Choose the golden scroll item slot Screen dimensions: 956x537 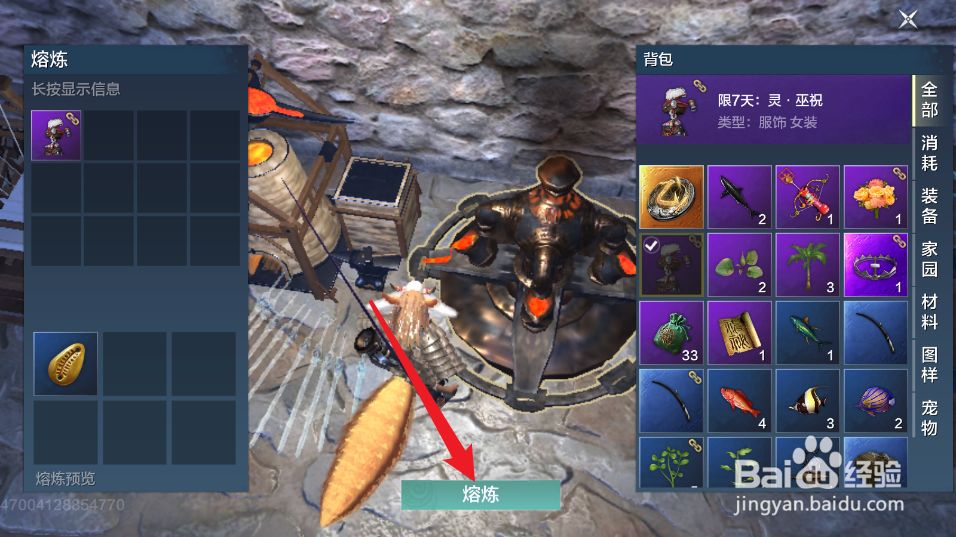pyautogui.click(x=739, y=333)
